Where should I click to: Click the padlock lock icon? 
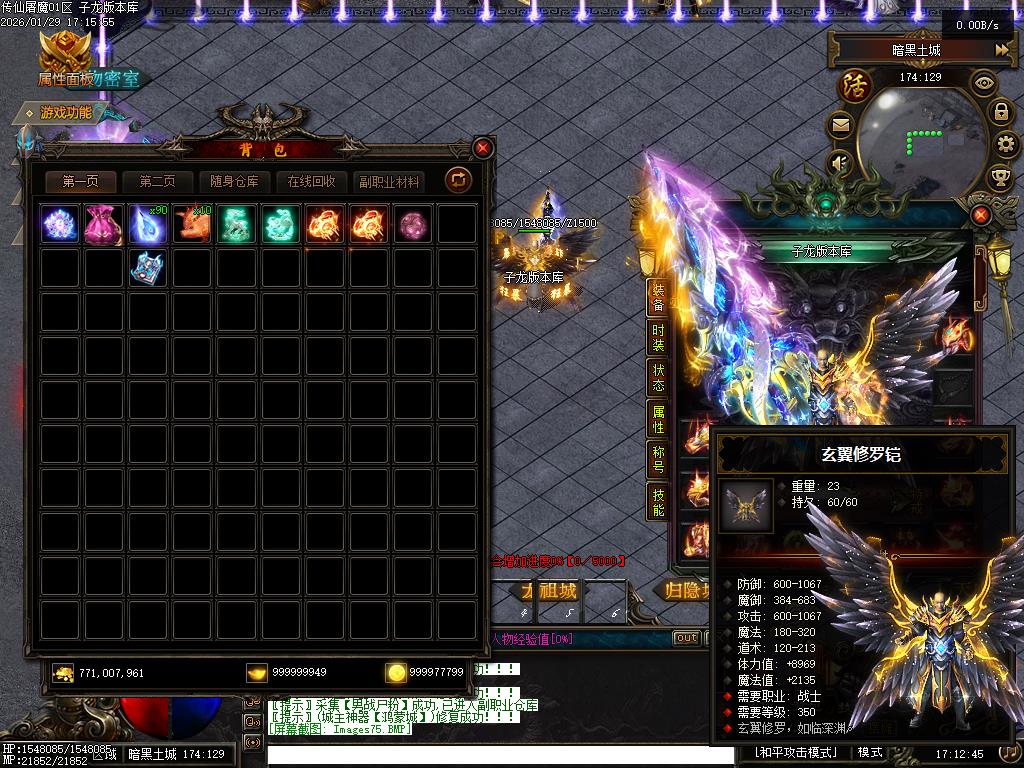(x=1002, y=112)
